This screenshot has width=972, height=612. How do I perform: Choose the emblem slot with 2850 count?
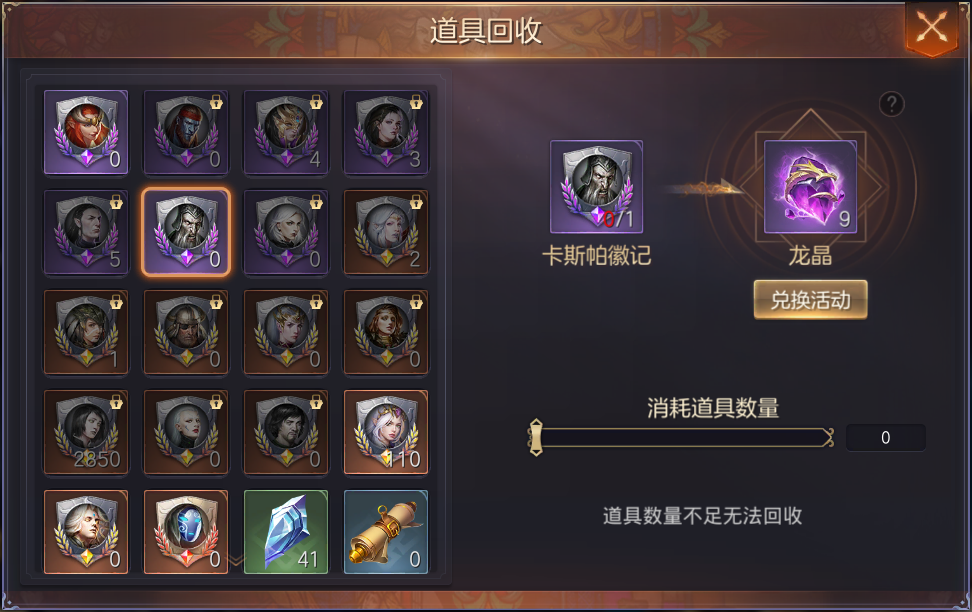(86, 432)
